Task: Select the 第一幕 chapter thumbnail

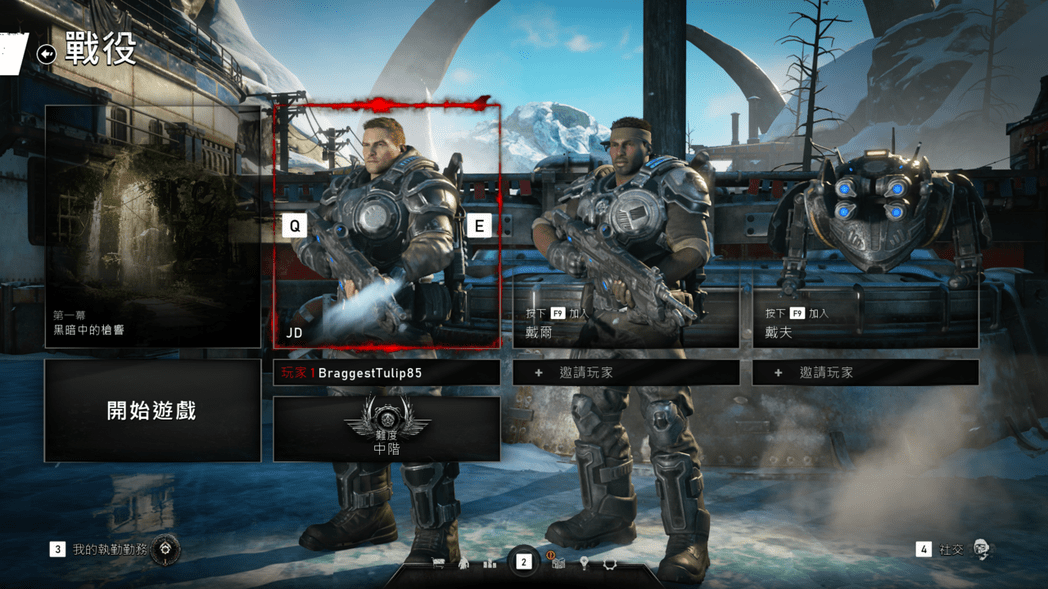Action: point(152,227)
